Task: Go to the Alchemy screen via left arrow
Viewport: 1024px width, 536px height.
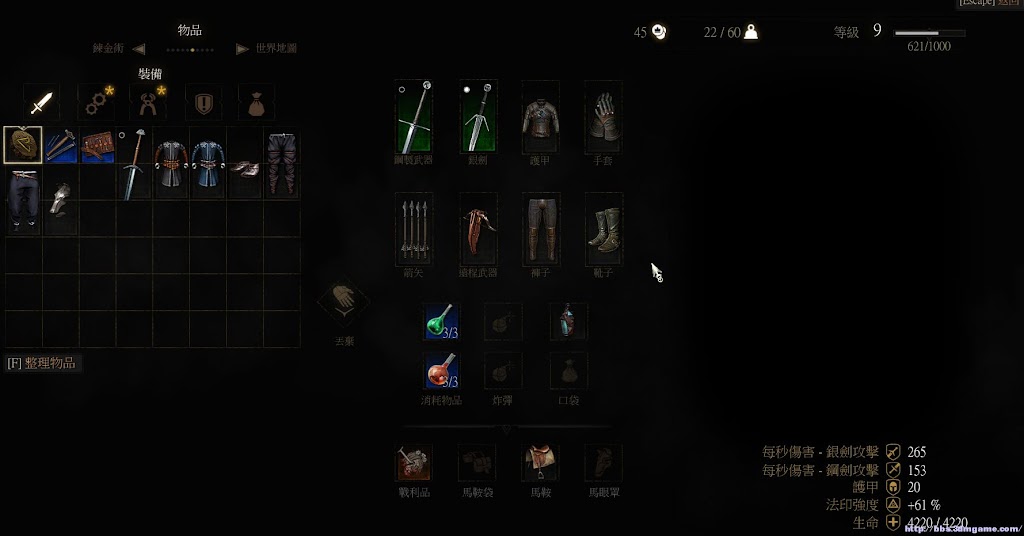Action: point(138,48)
